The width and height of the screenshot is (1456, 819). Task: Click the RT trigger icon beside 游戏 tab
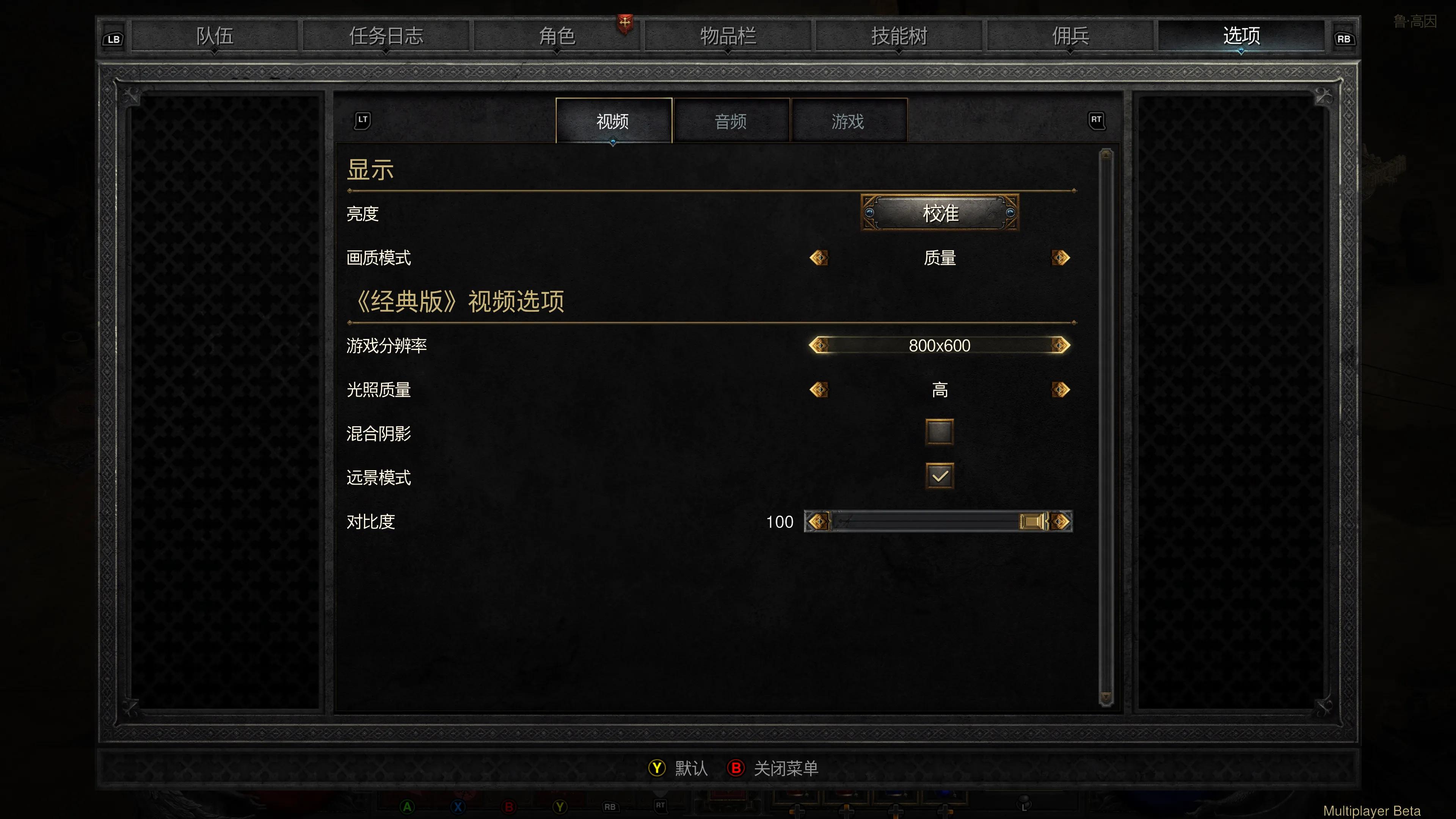coord(1097,121)
